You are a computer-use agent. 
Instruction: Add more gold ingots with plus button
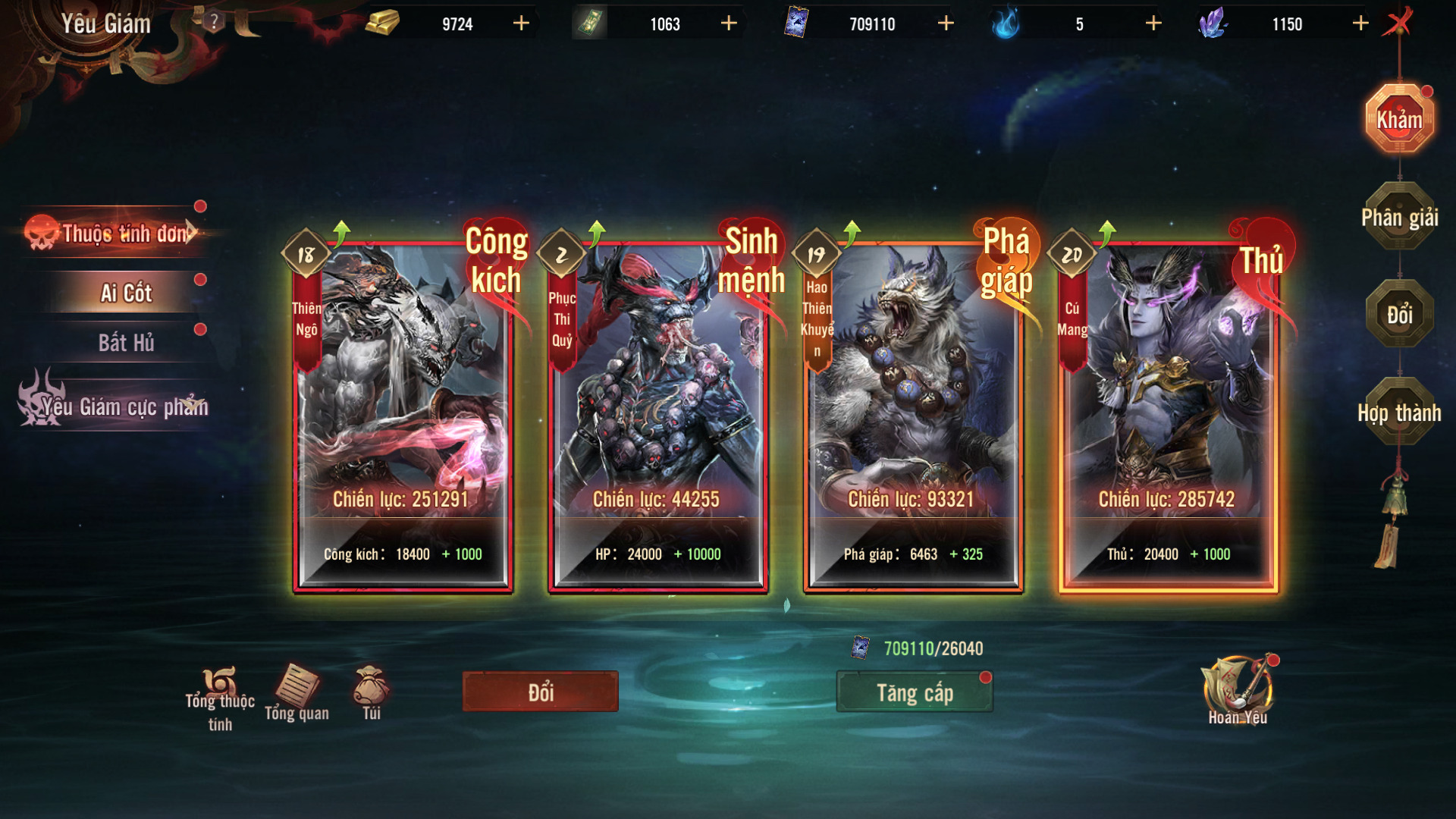521,24
